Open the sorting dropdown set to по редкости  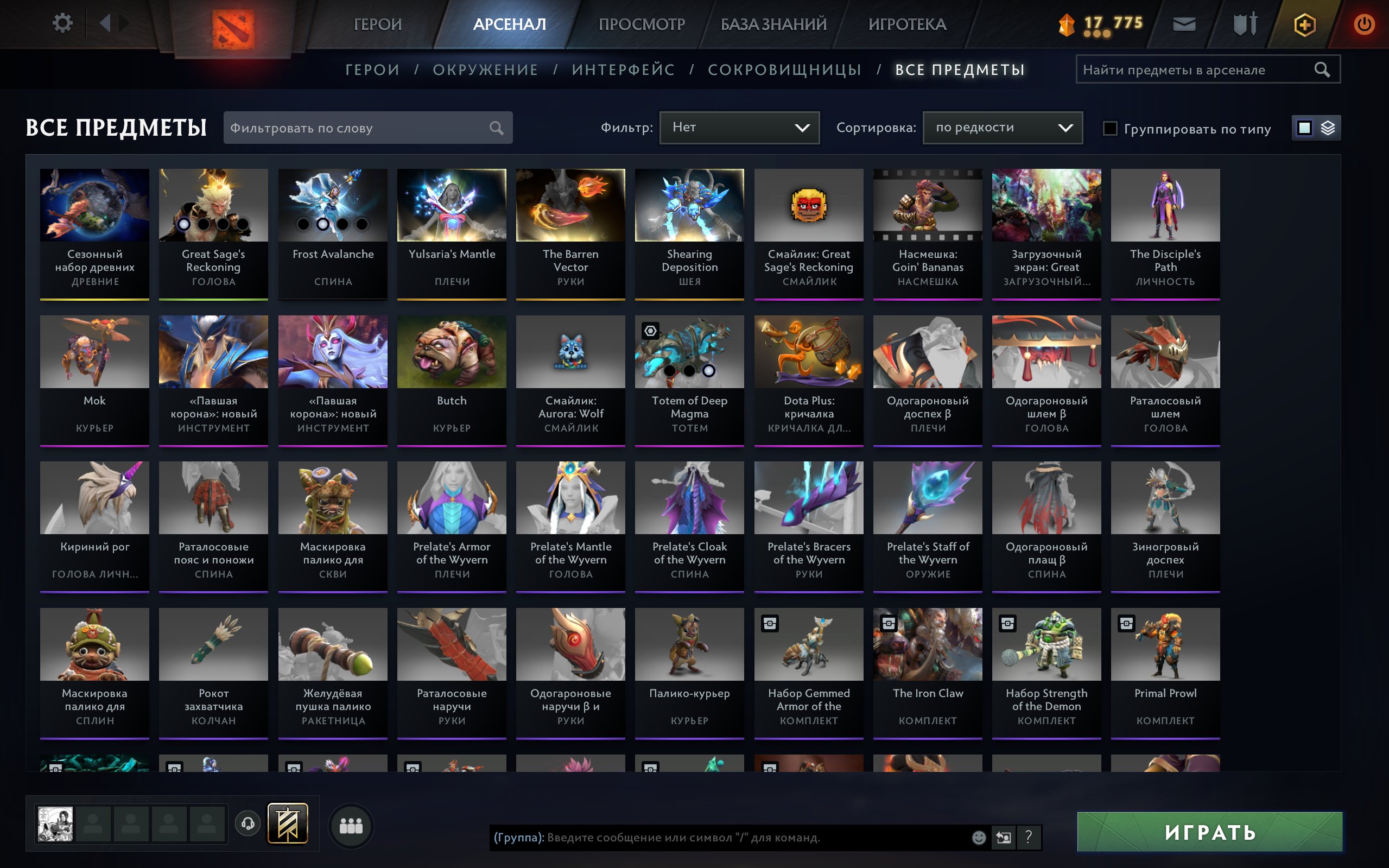(1002, 128)
